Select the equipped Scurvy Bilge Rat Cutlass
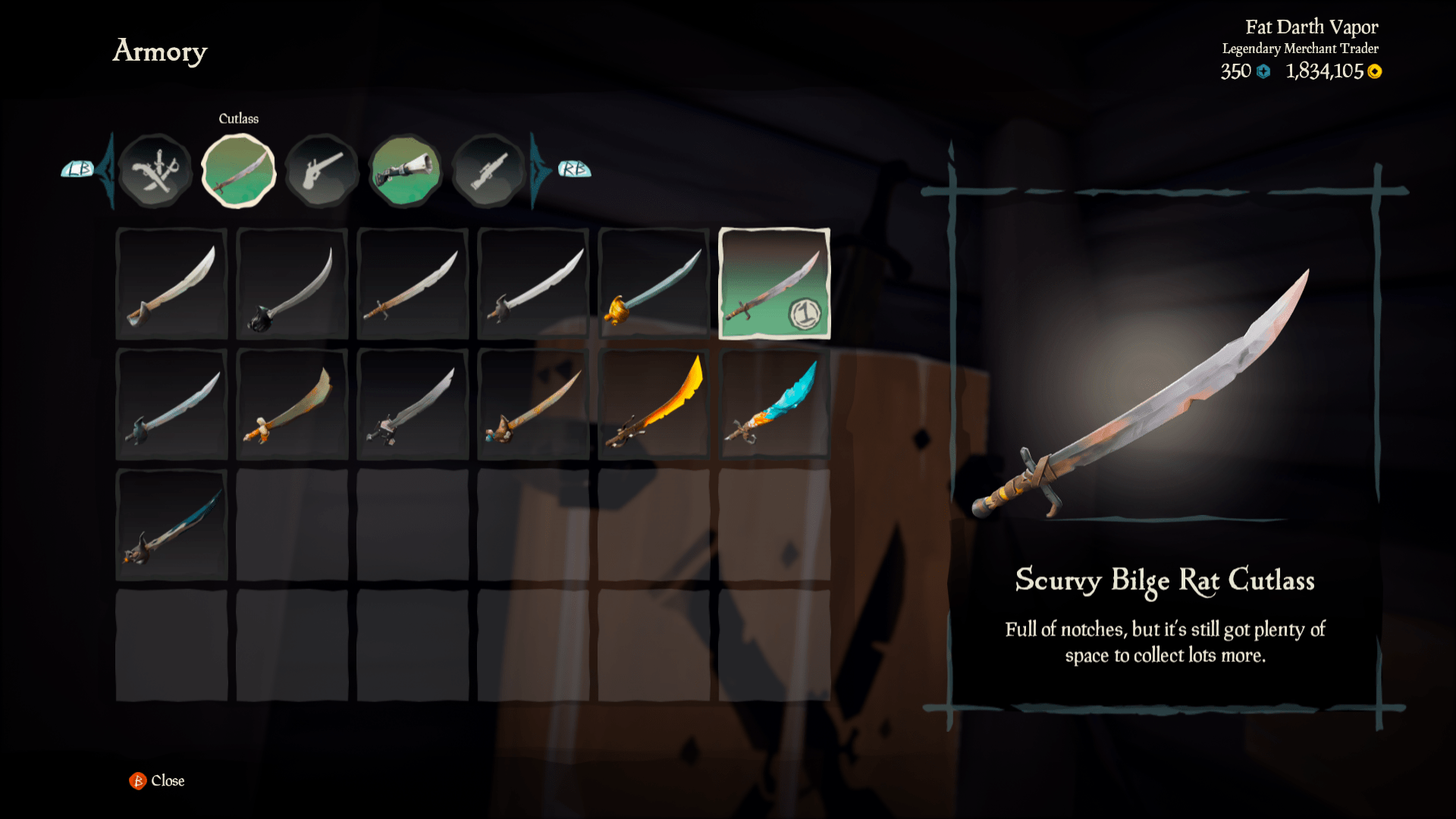 (x=774, y=283)
